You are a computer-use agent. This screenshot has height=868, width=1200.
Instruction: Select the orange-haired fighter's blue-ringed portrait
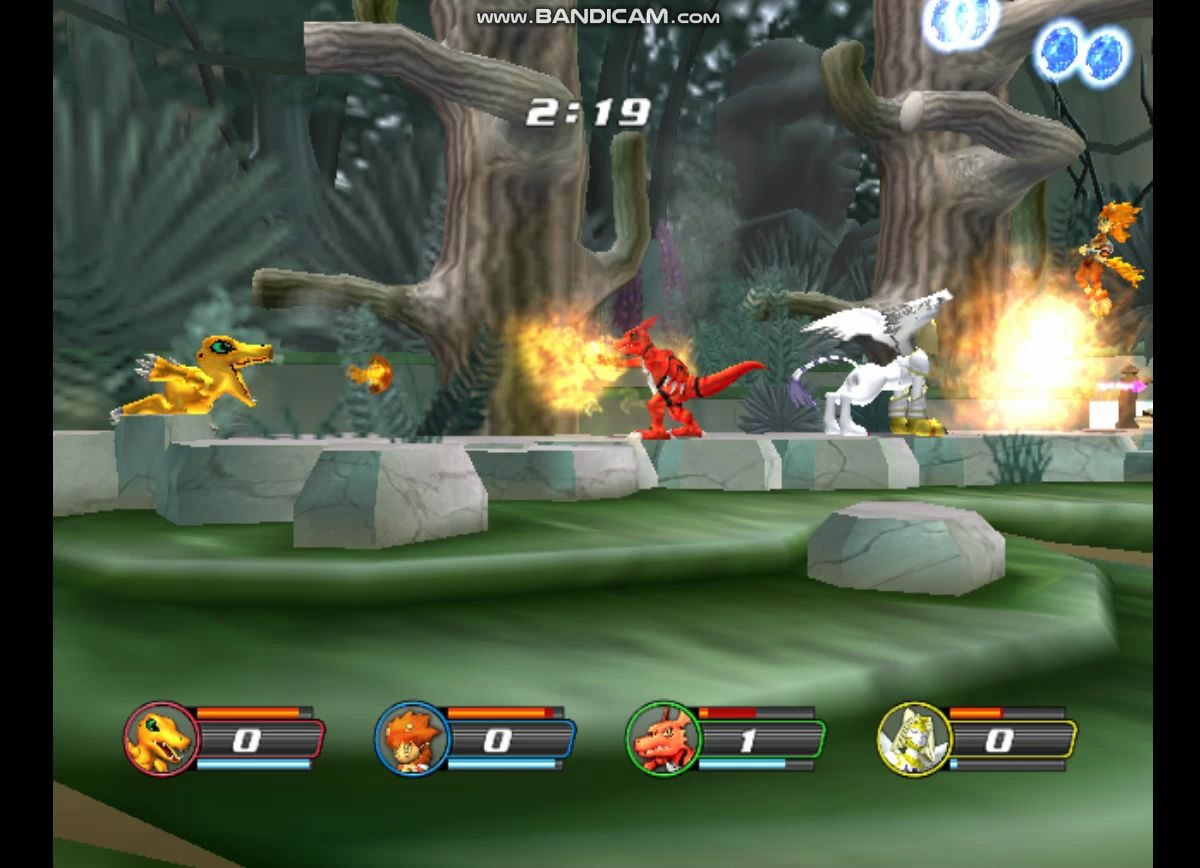(x=412, y=740)
